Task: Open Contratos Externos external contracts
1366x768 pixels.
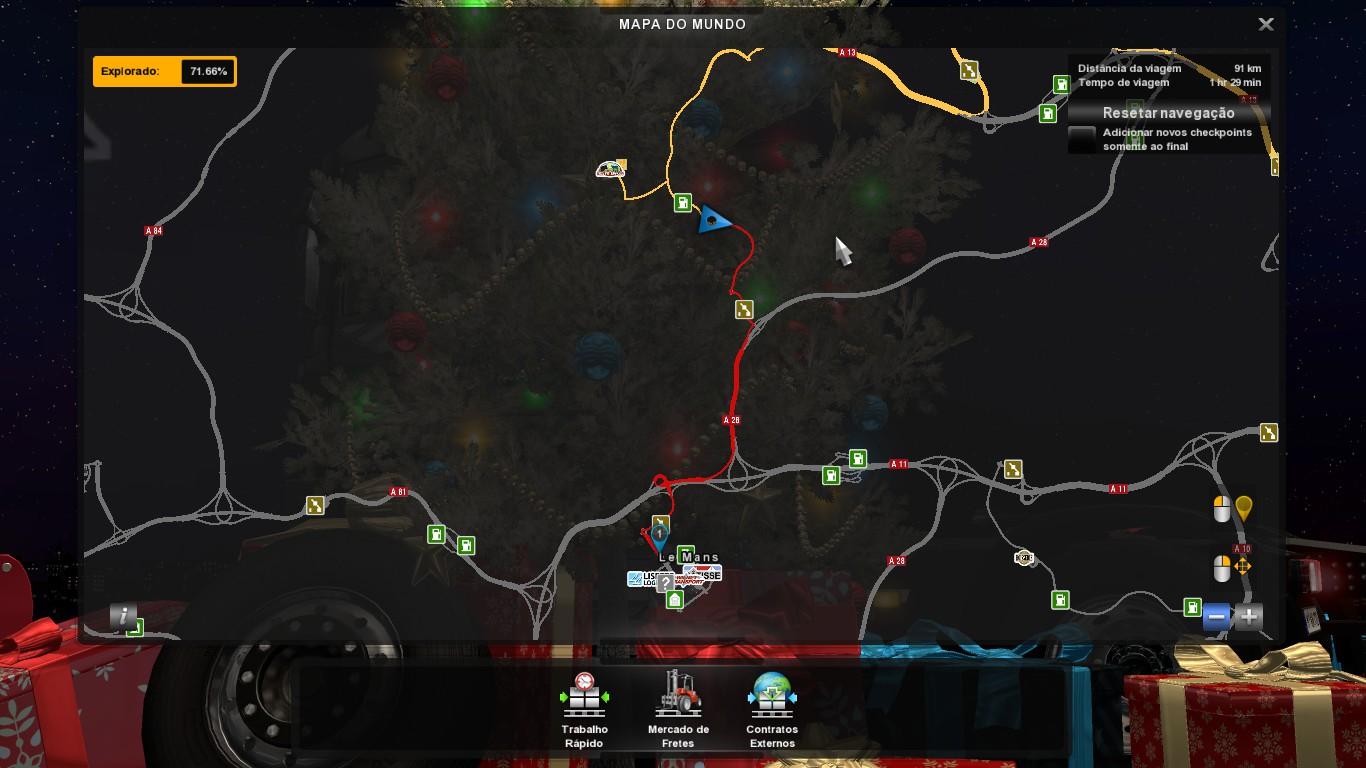Action: pyautogui.click(x=772, y=708)
